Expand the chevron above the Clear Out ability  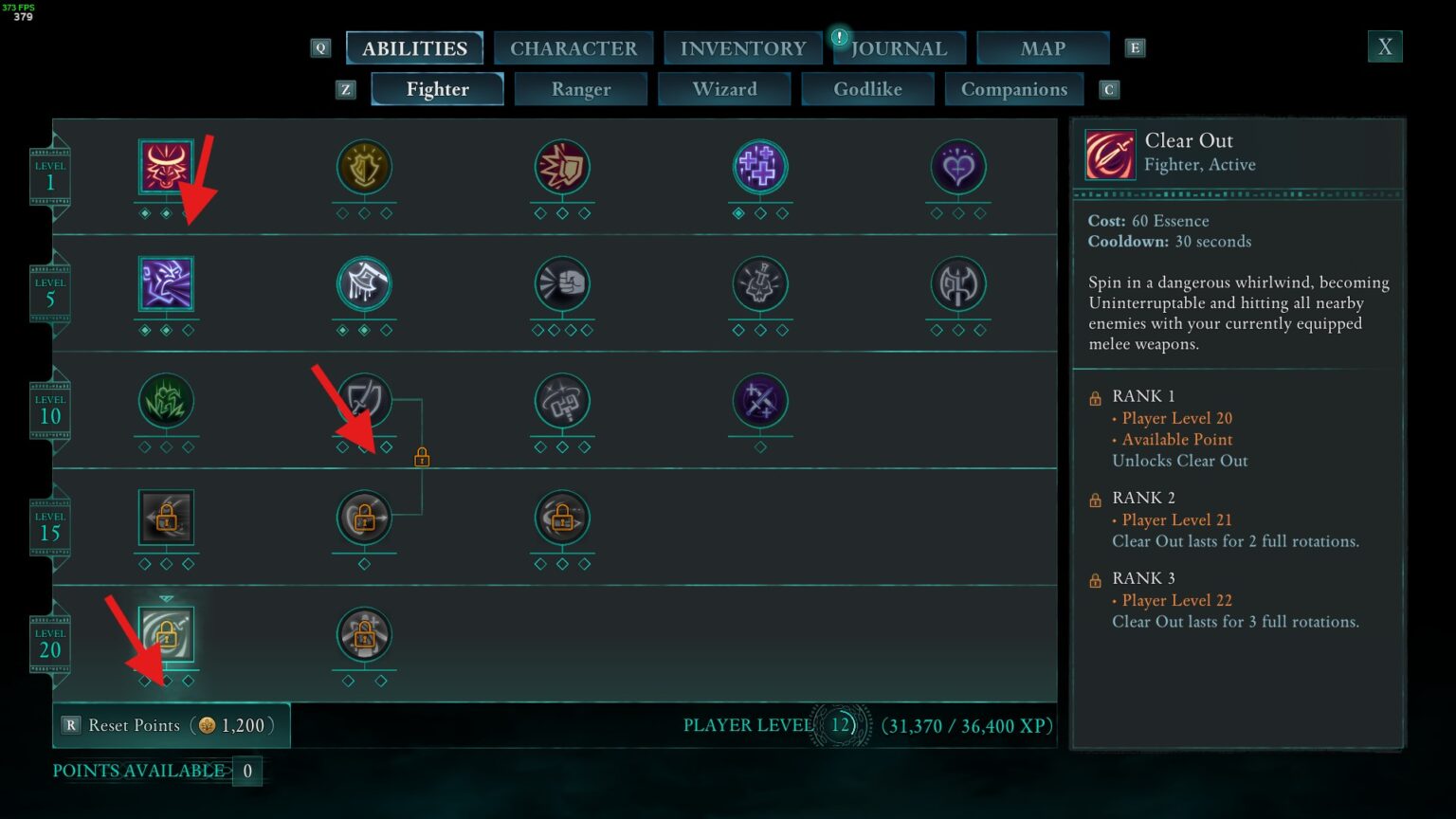(166, 597)
